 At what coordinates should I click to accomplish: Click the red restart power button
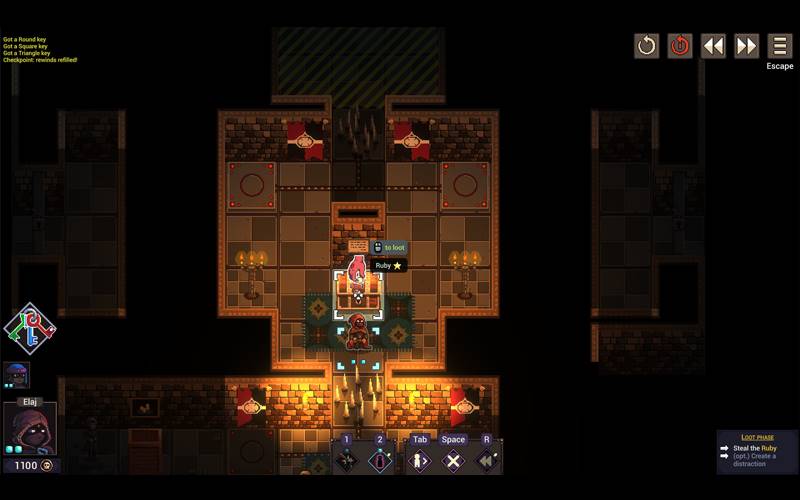point(680,46)
